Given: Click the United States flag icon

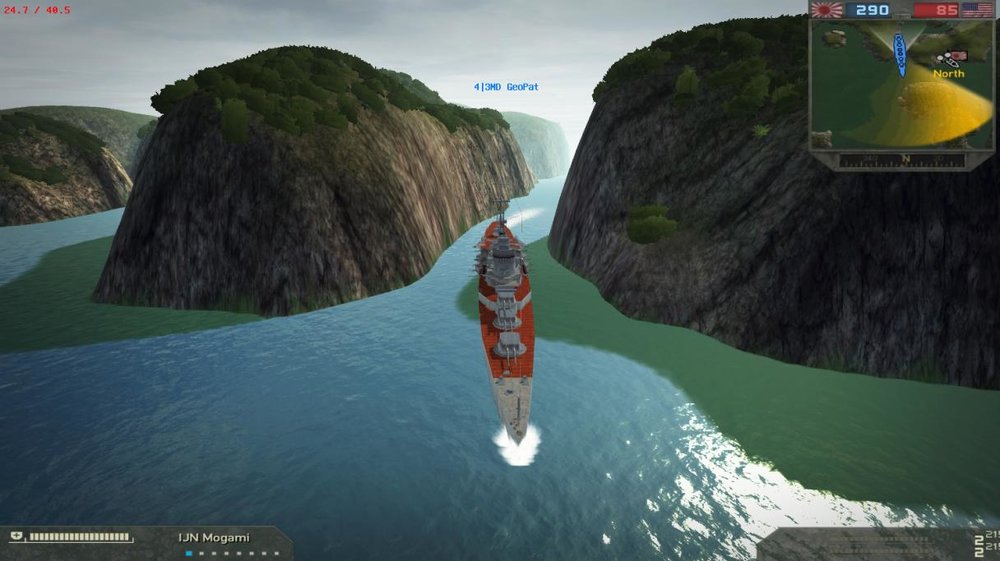Looking at the screenshot, I should [x=976, y=10].
